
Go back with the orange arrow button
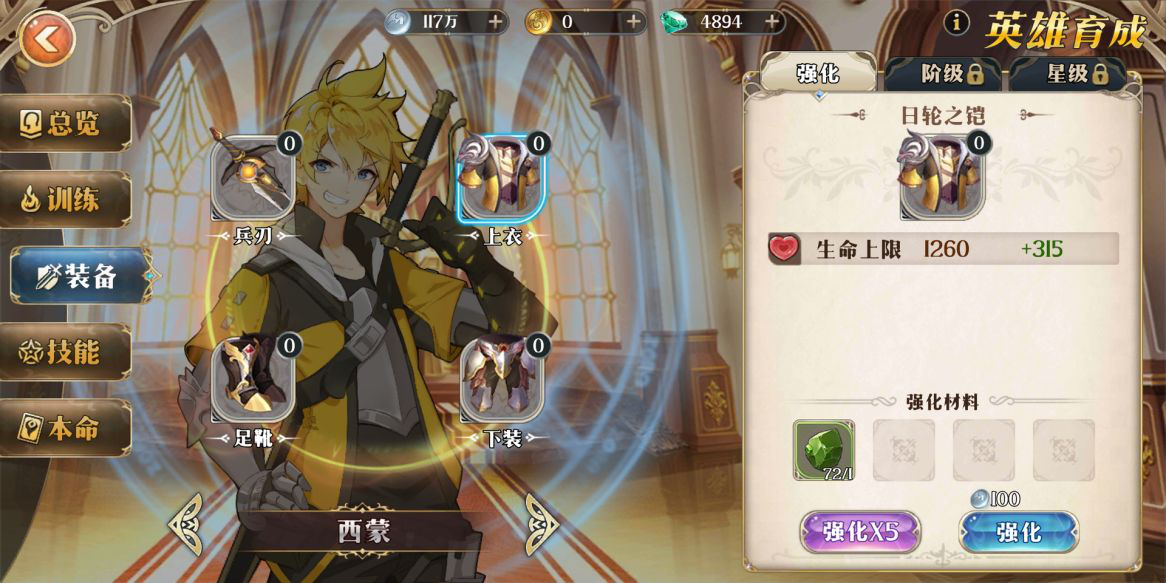point(46,40)
